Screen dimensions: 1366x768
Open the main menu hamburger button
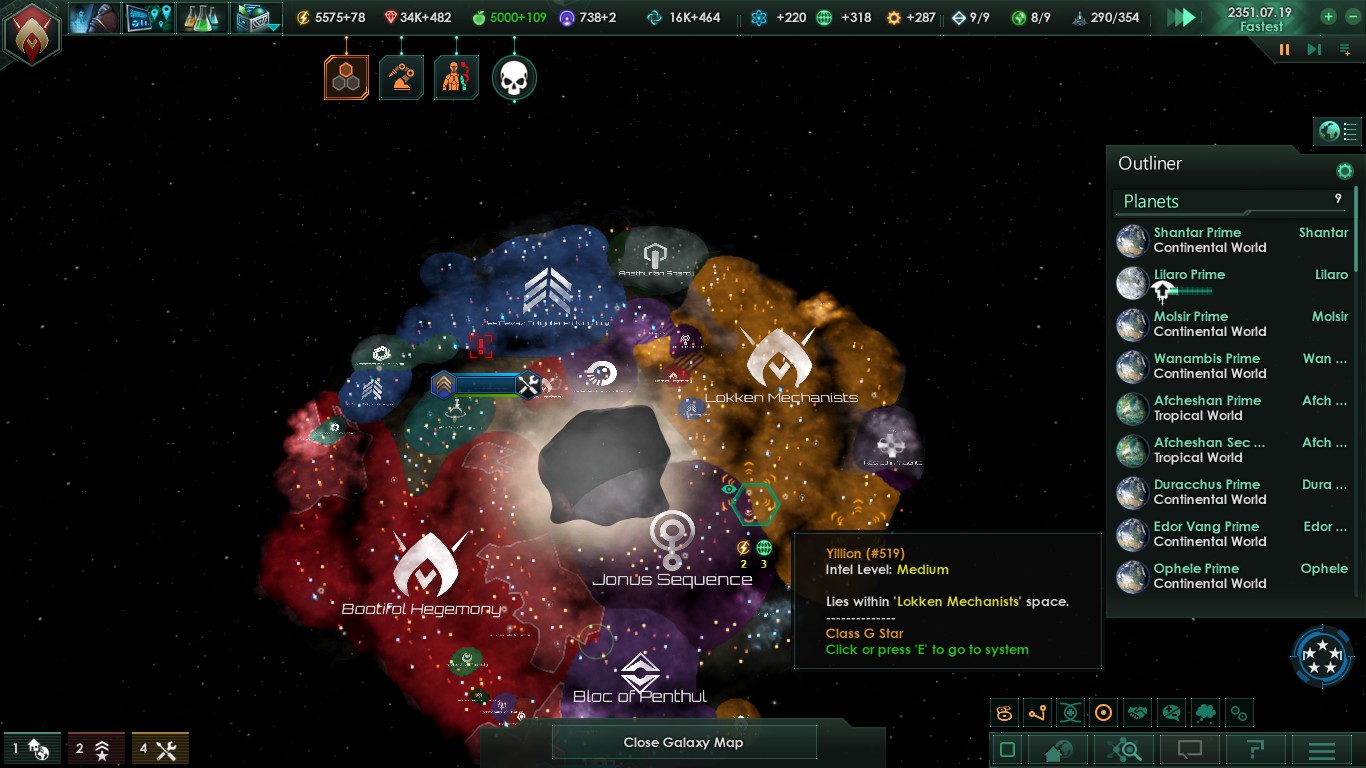coord(1322,750)
